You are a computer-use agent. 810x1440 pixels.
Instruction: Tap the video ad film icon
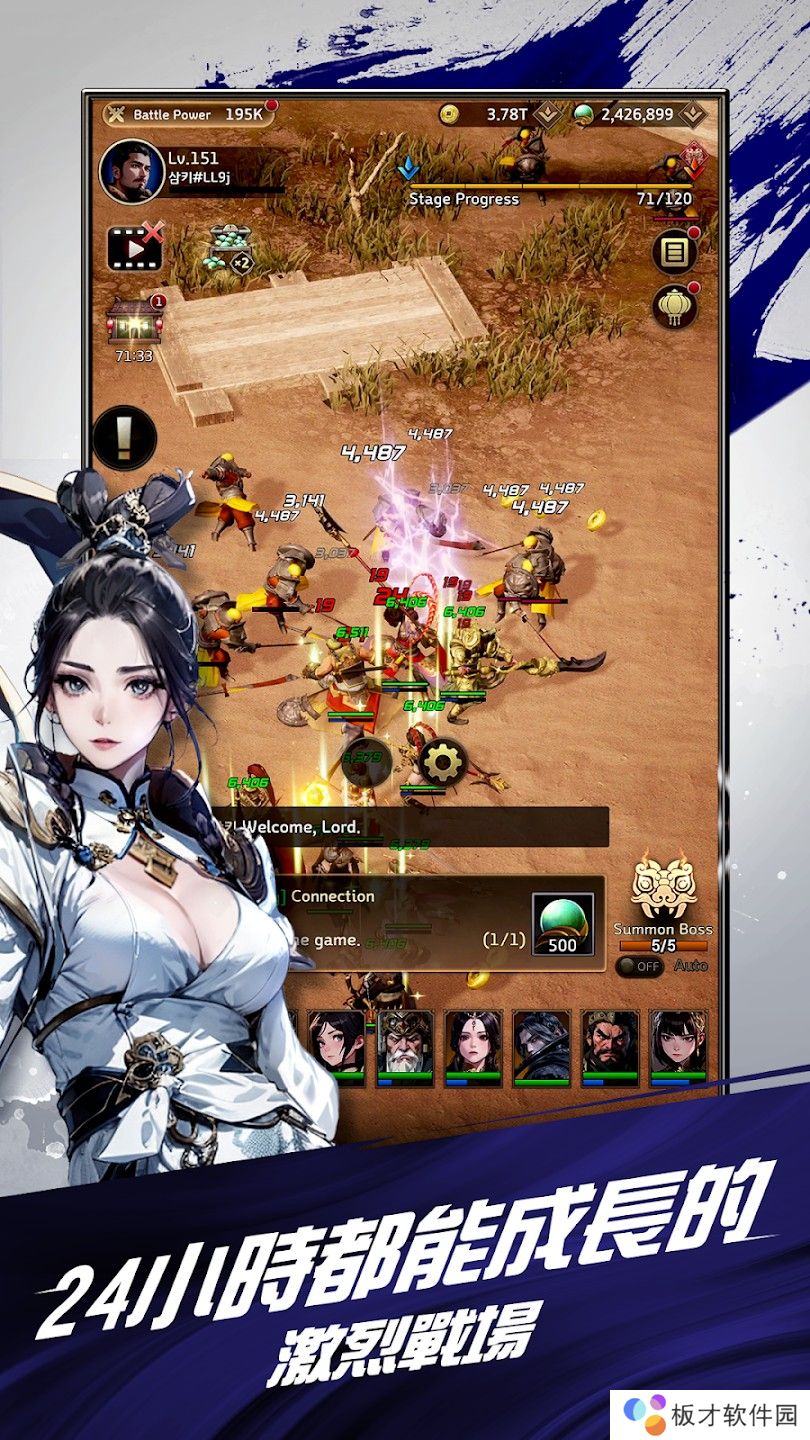pyautogui.click(x=134, y=248)
